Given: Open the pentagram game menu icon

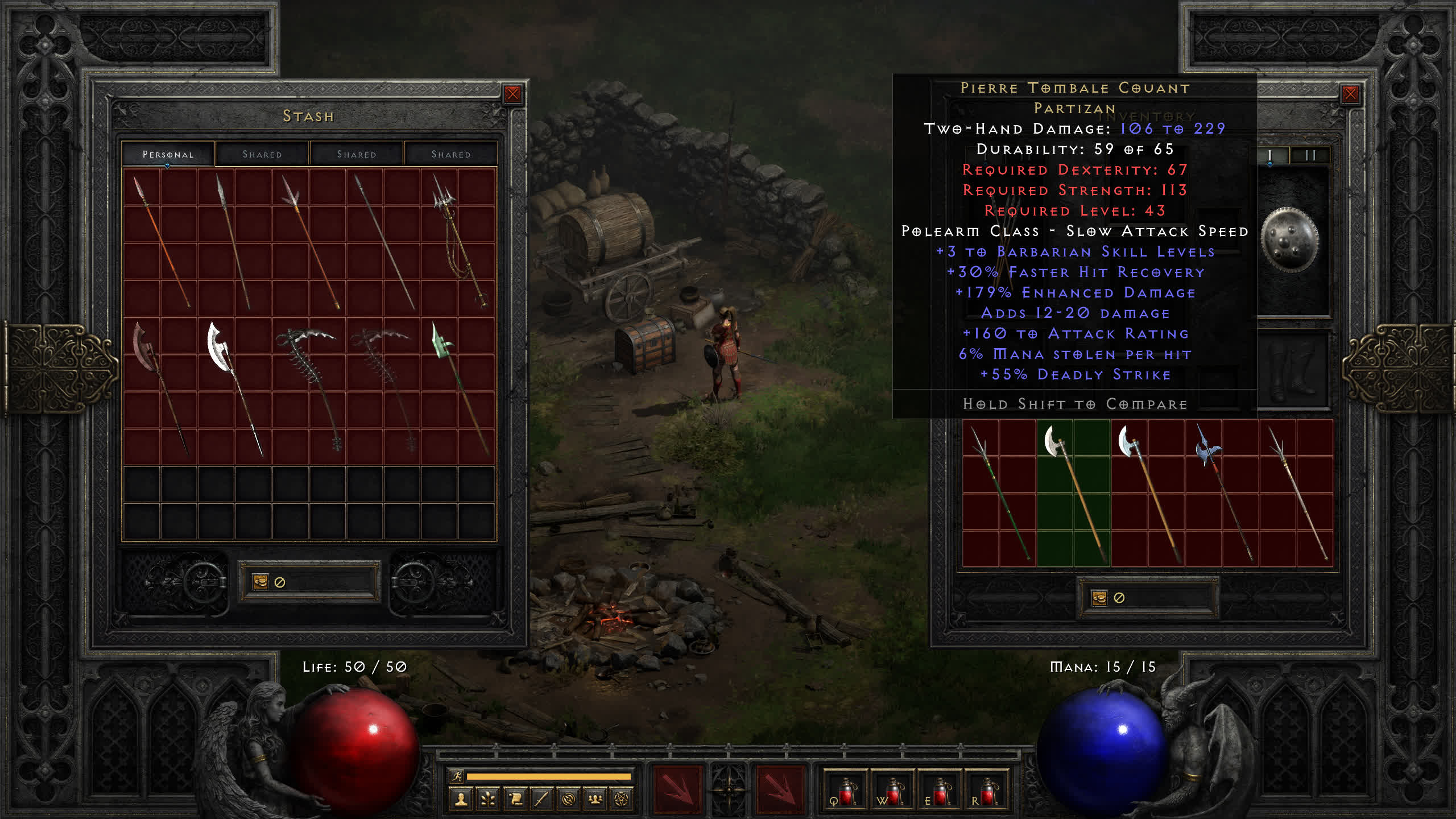Looking at the screenshot, I should coord(622,800).
